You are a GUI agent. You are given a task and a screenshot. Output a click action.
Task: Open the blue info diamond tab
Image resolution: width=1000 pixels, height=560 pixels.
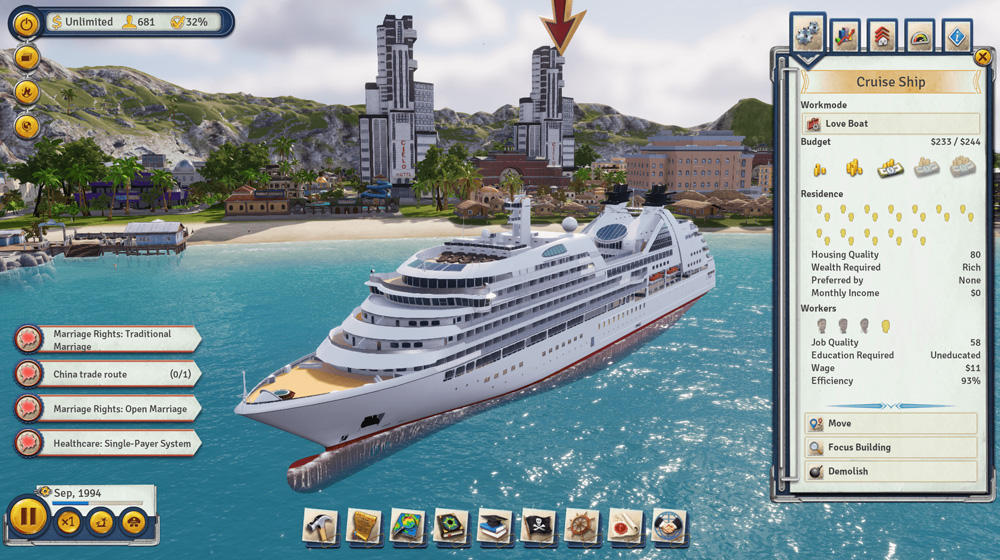click(957, 37)
